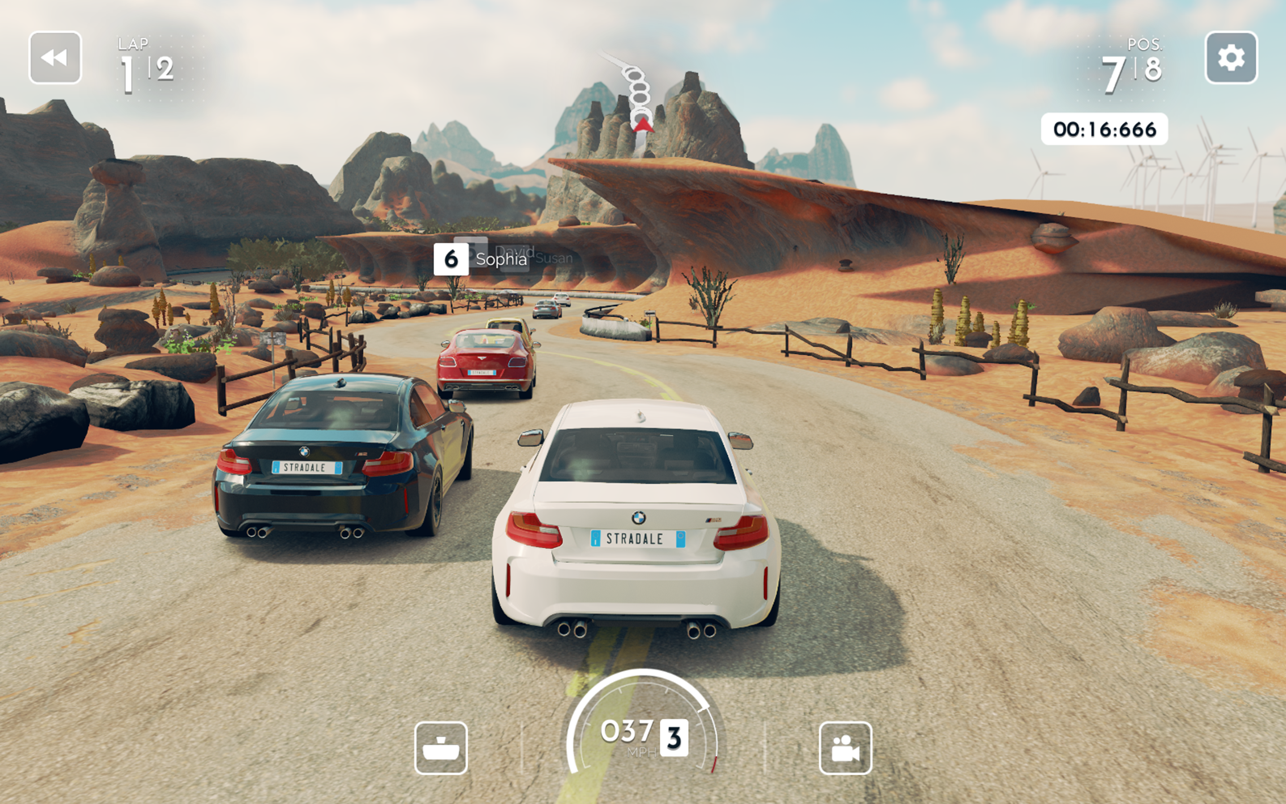Click the car silhouette button beside speedometer

(441, 748)
